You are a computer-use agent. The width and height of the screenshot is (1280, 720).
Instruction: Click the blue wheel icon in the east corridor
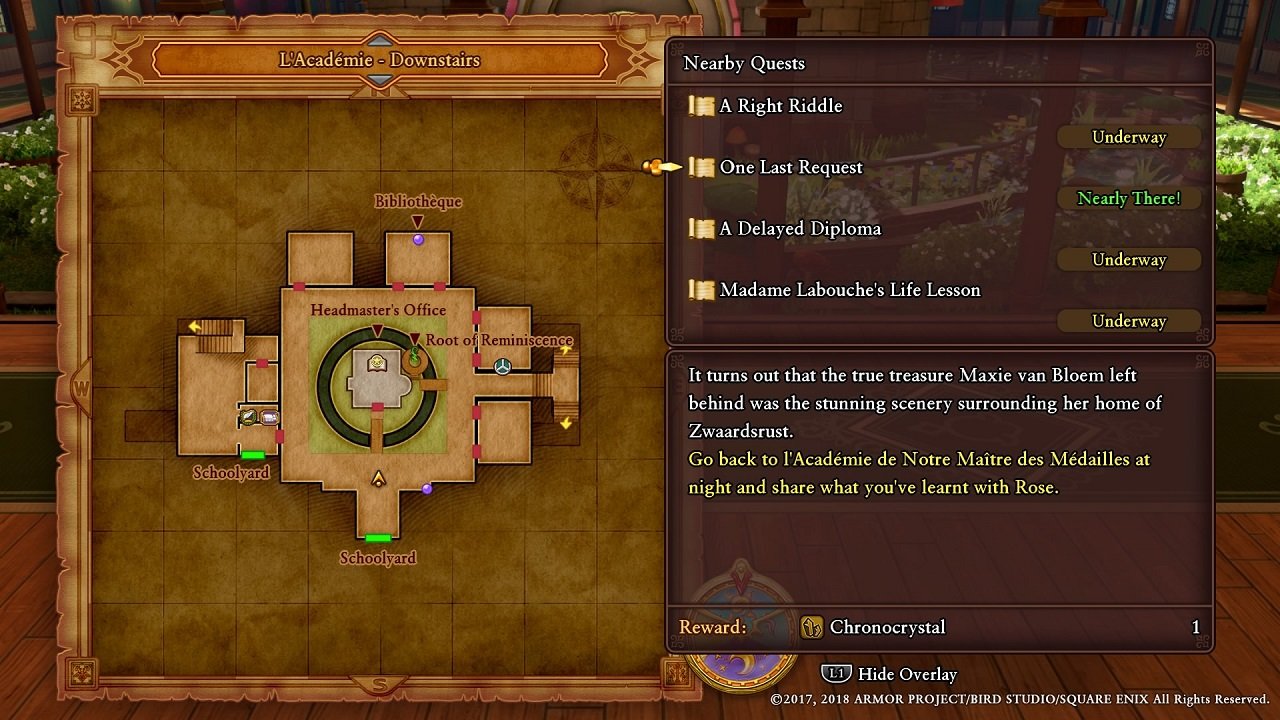tap(504, 368)
